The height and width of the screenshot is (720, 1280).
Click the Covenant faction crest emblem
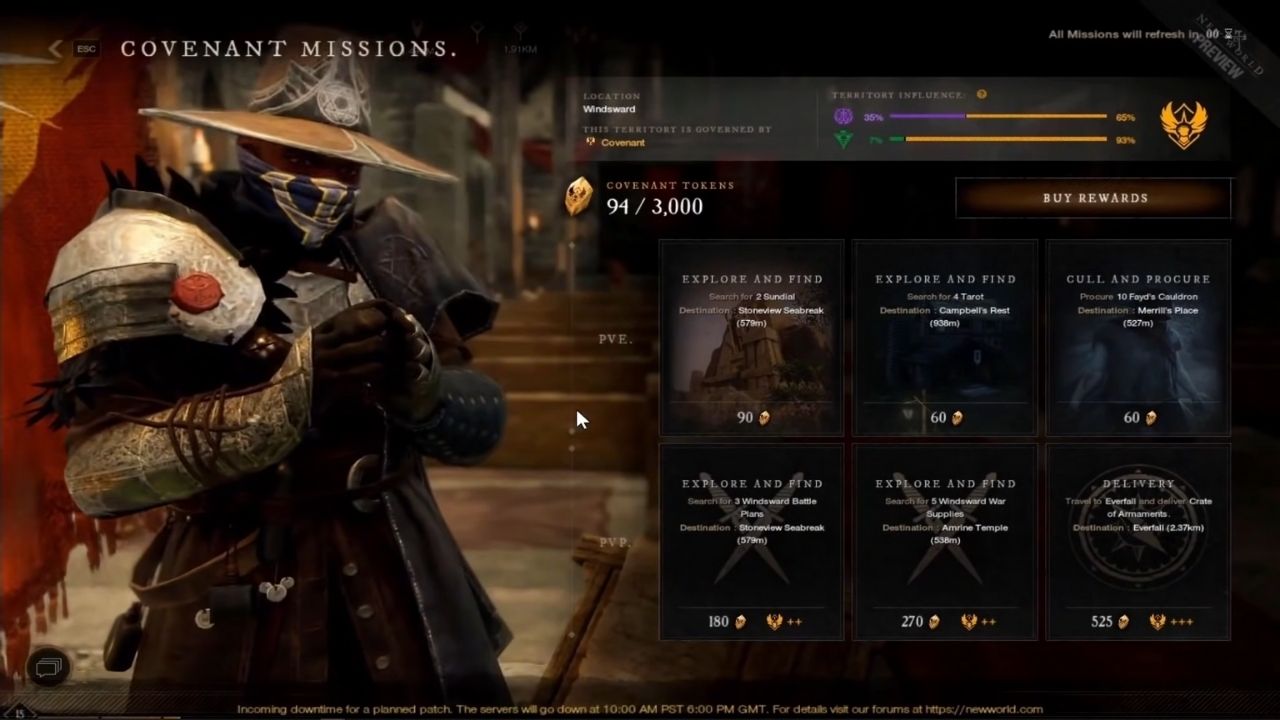click(x=1184, y=124)
